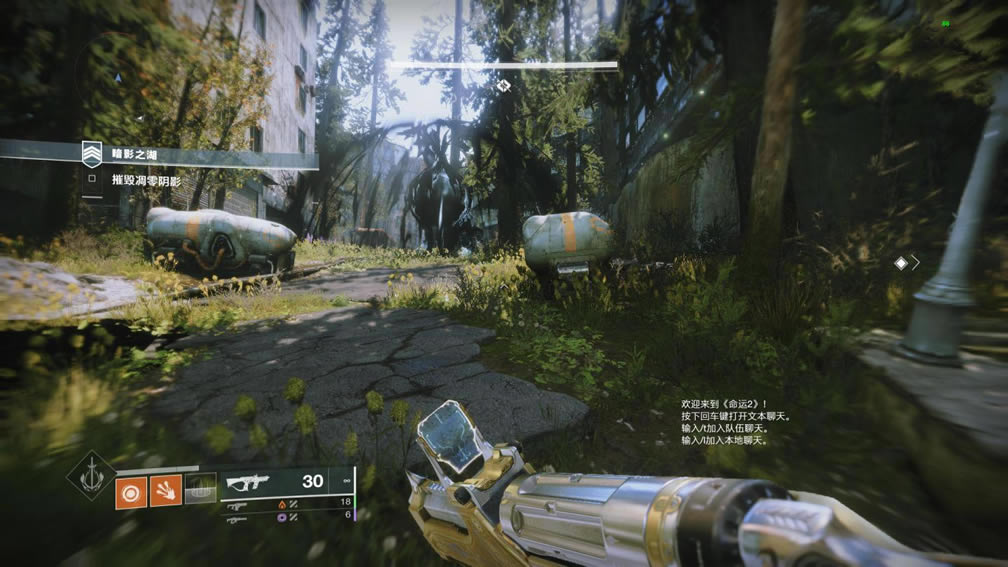The width and height of the screenshot is (1008, 567).
Task: Use the orange melee hand ability
Action: (165, 491)
